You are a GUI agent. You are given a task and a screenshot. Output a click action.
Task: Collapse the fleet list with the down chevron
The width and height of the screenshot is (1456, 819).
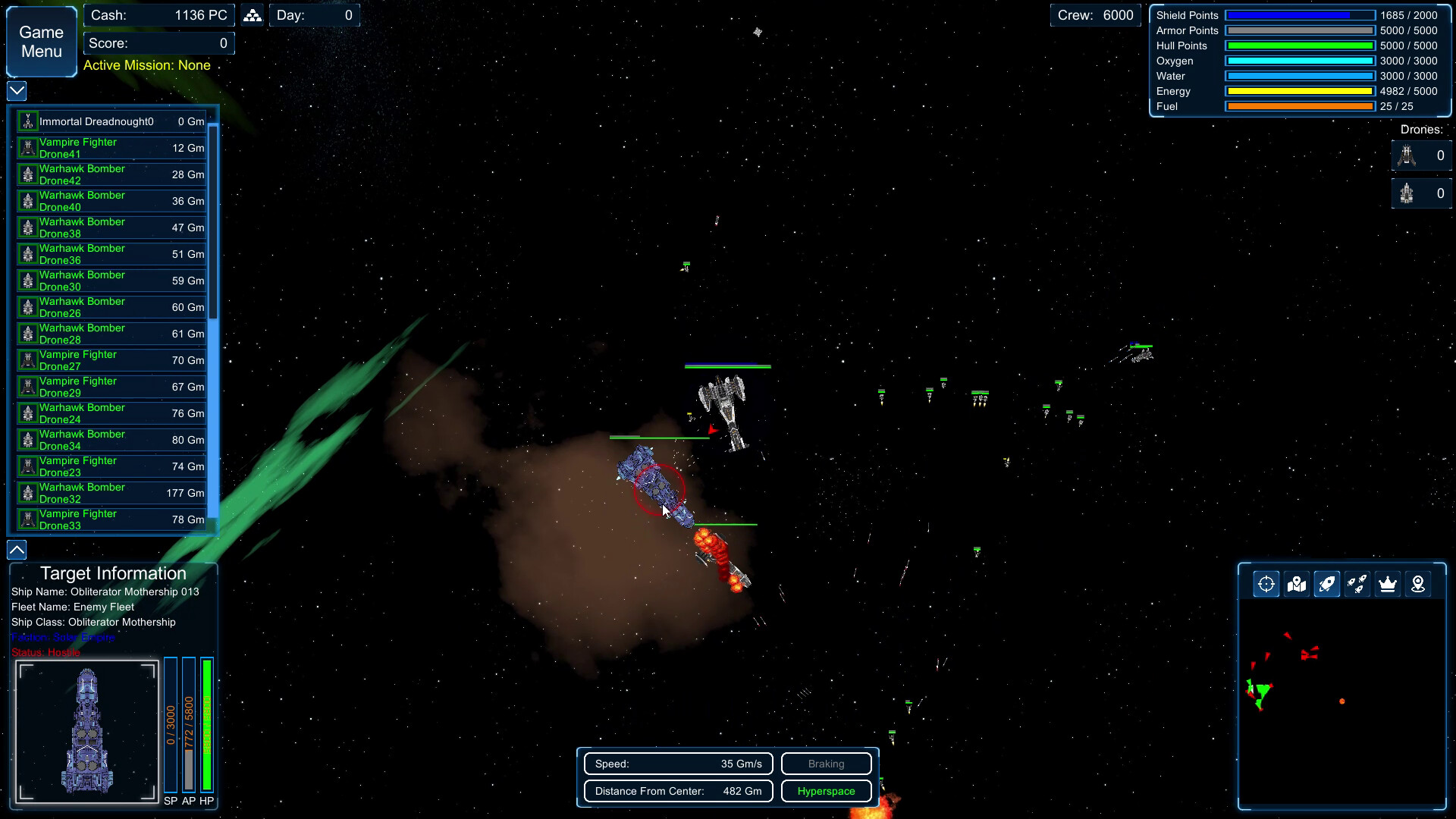[15, 91]
